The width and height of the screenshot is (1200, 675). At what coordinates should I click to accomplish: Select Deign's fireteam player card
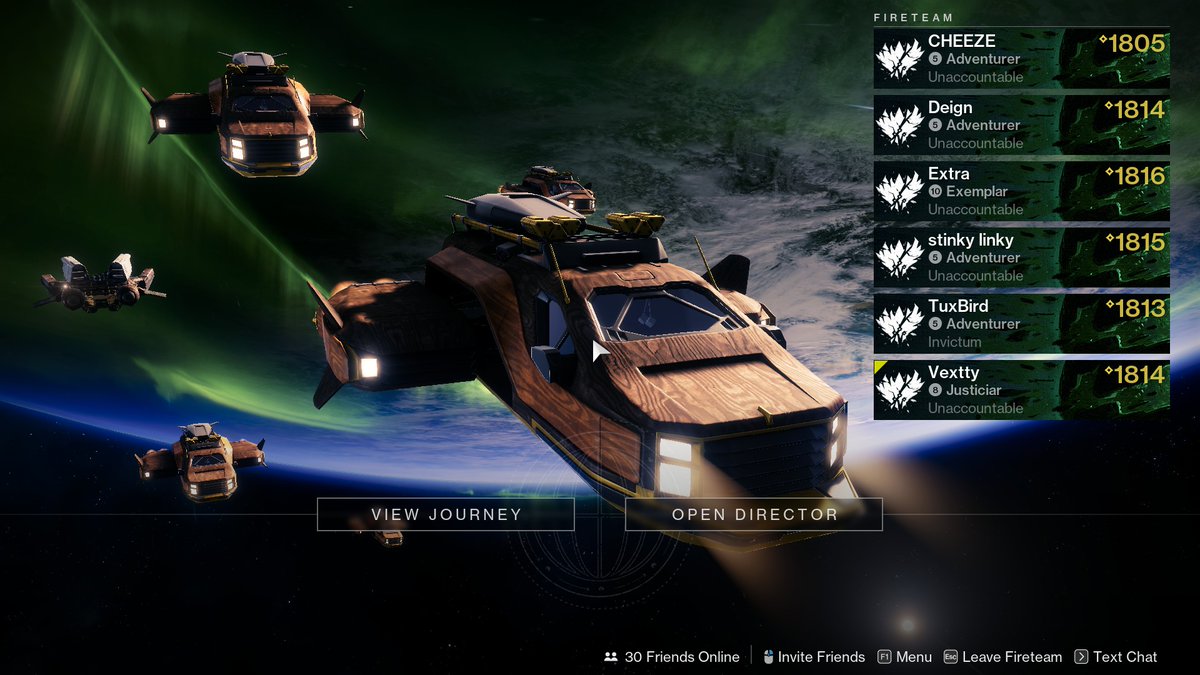[x=1021, y=125]
